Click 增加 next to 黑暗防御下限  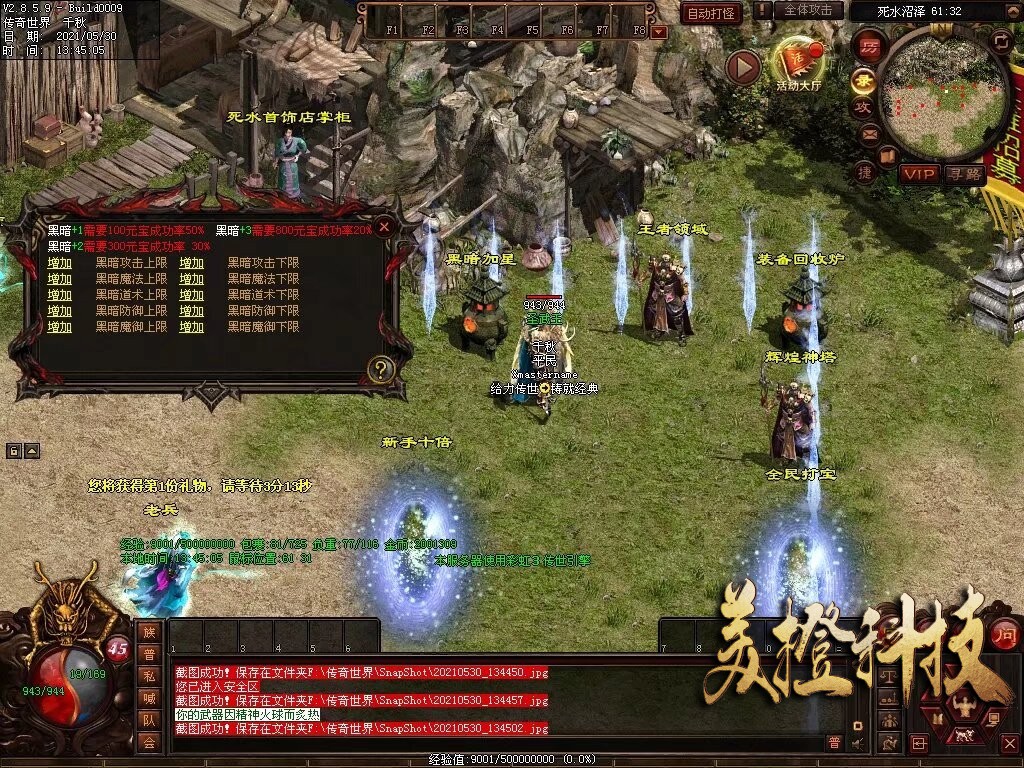[192, 311]
